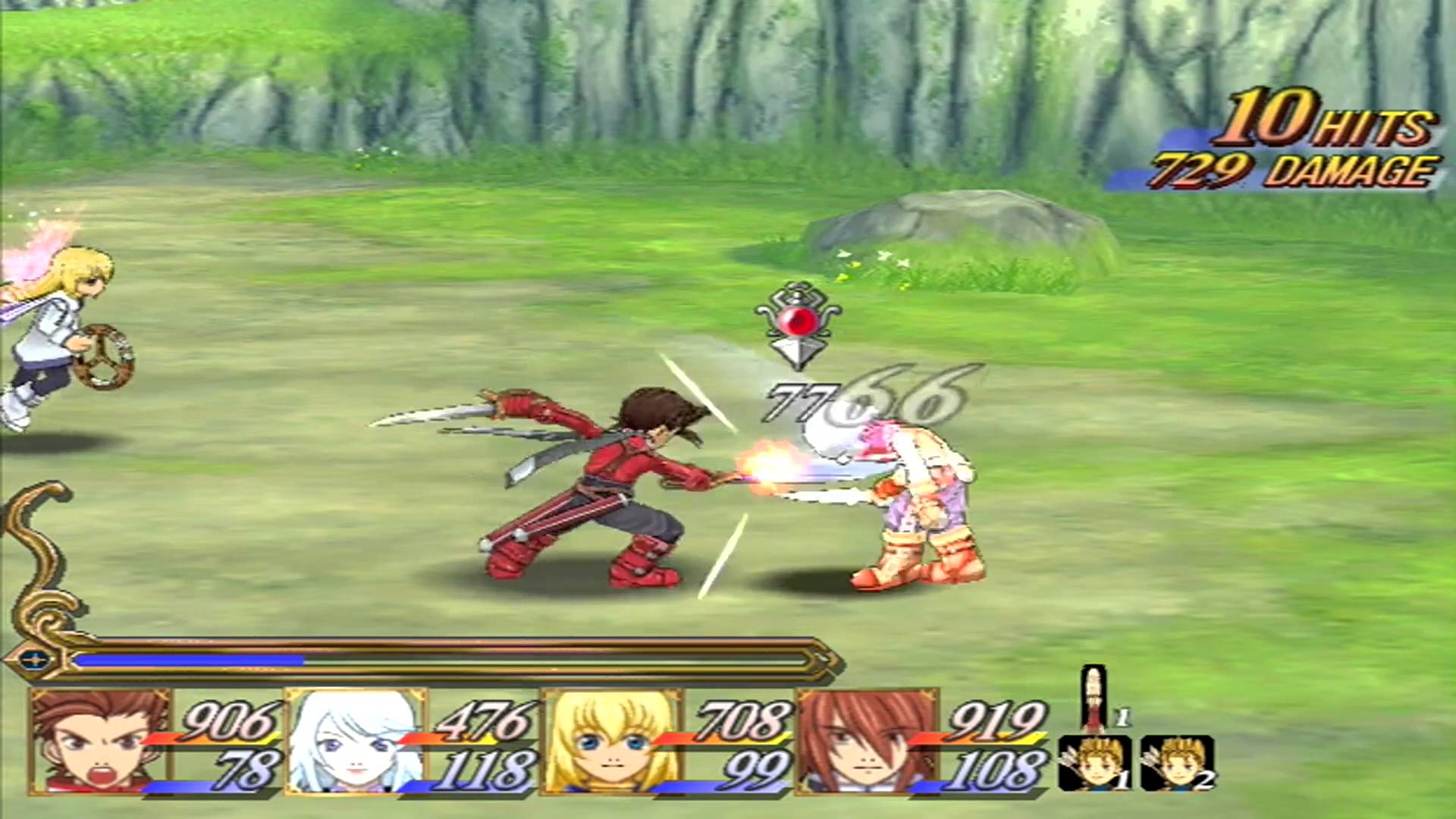The height and width of the screenshot is (819, 1456).
Task: Select the white-haired Raine portrait
Action: coord(355,741)
